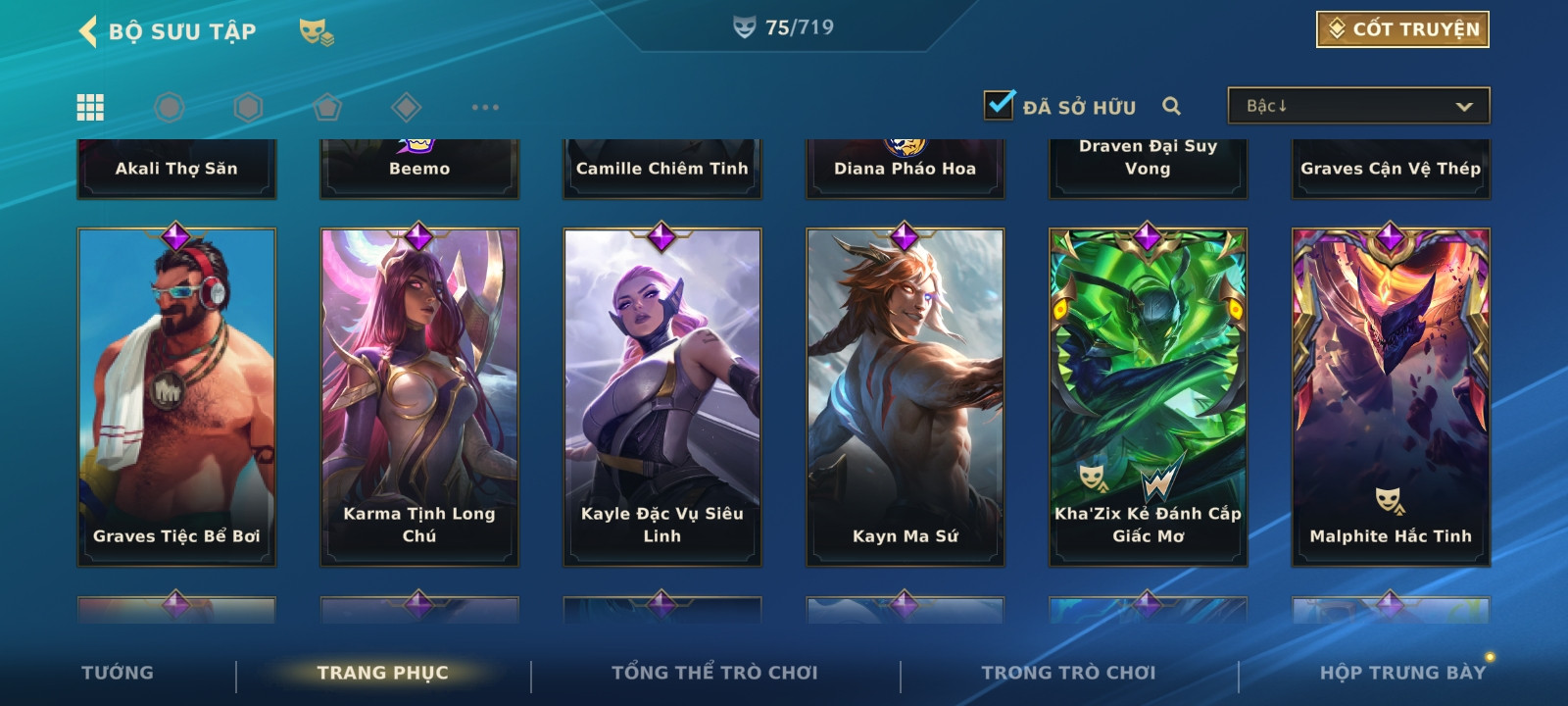
Task: Switch to the Trang Phục tab
Action: (382, 673)
